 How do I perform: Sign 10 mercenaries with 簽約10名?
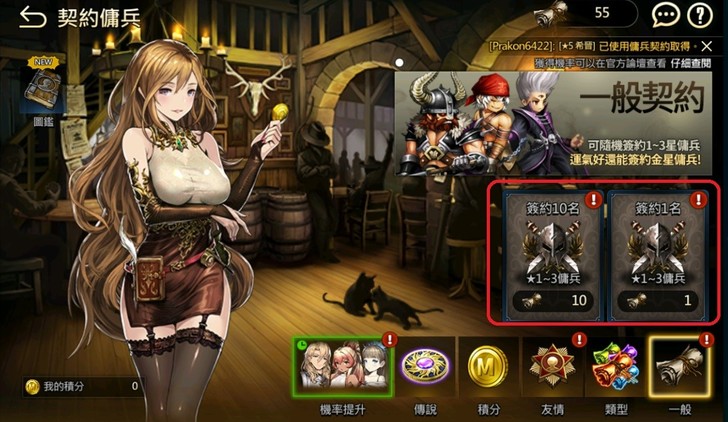pos(548,253)
